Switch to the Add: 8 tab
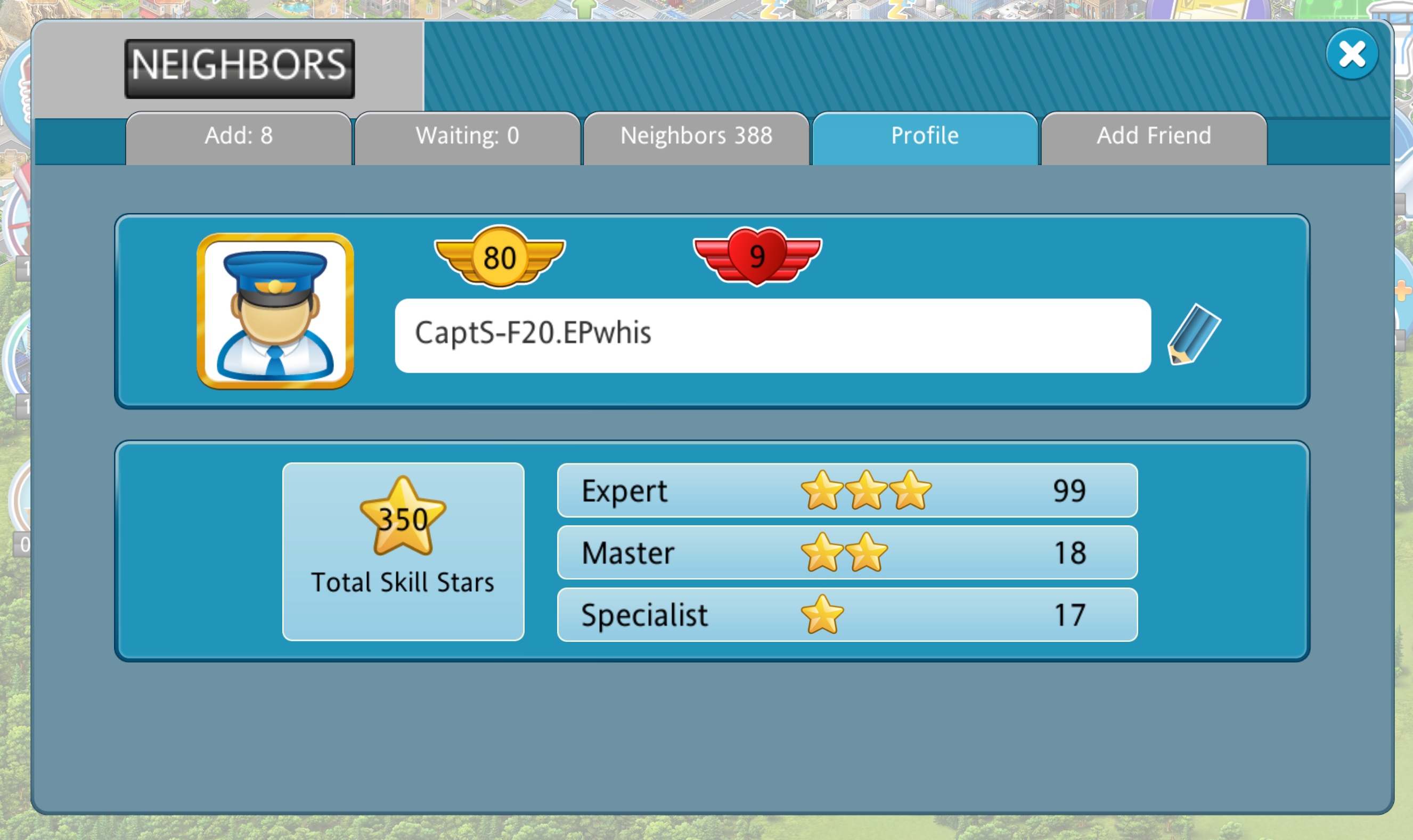 point(238,137)
